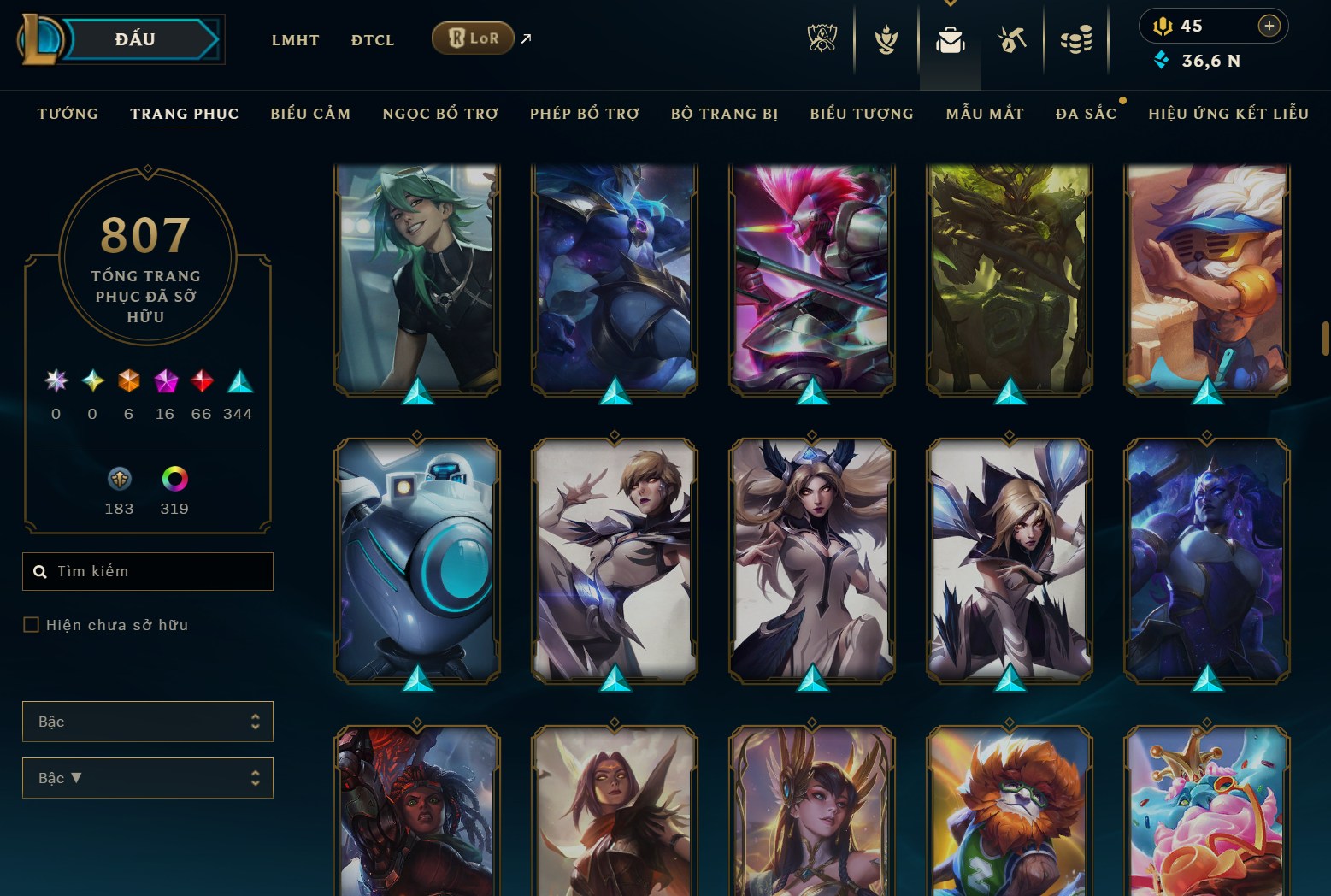Click the search magnifier icon

(40, 571)
